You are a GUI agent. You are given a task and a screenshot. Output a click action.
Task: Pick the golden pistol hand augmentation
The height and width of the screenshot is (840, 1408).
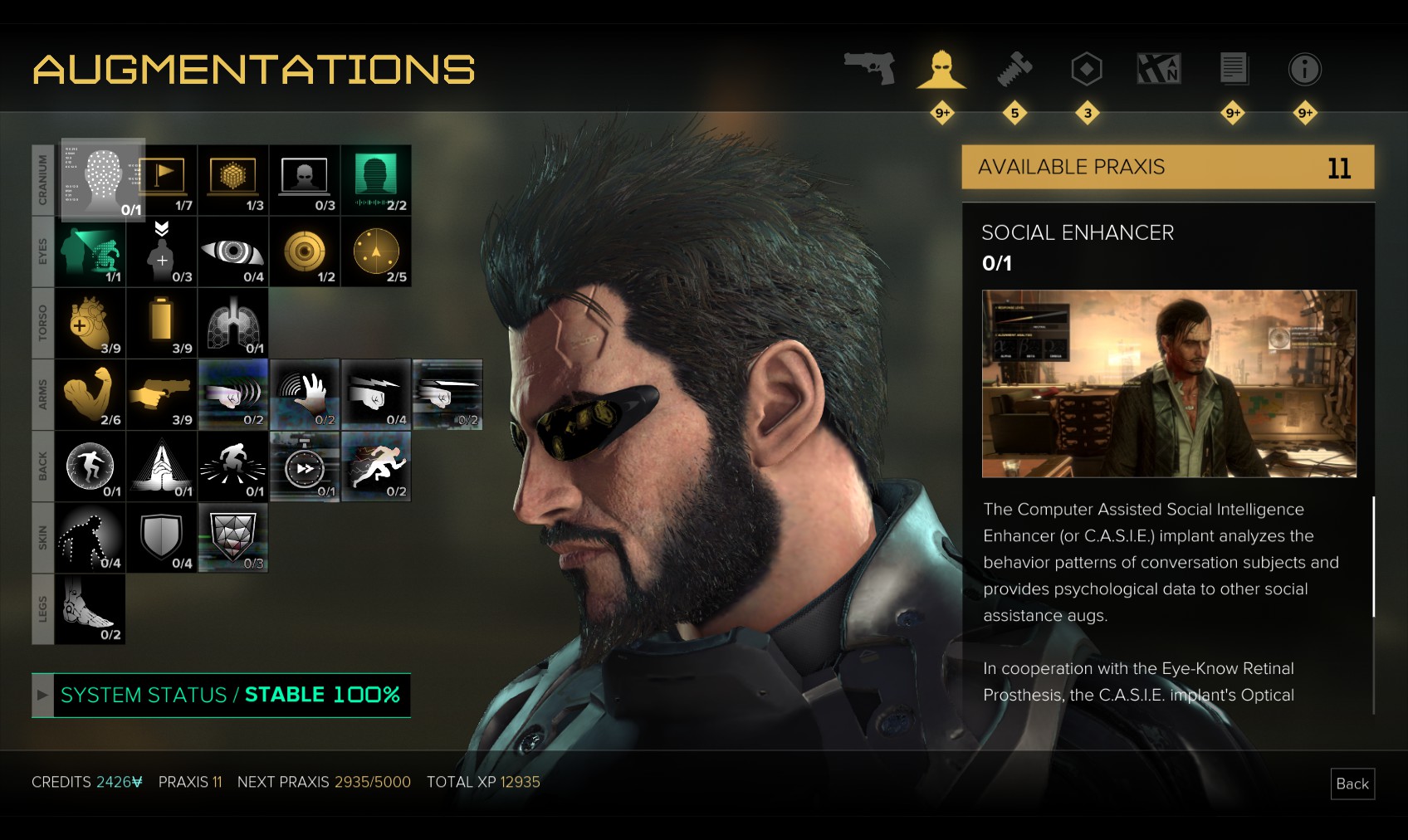[x=162, y=394]
